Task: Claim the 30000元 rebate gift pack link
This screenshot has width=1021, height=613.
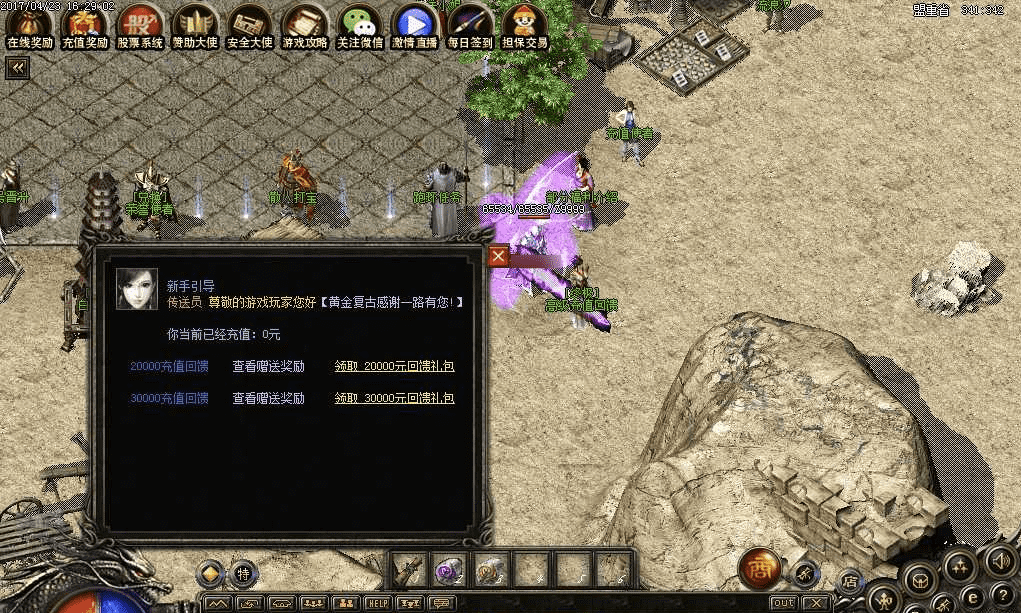Action: click(394, 398)
